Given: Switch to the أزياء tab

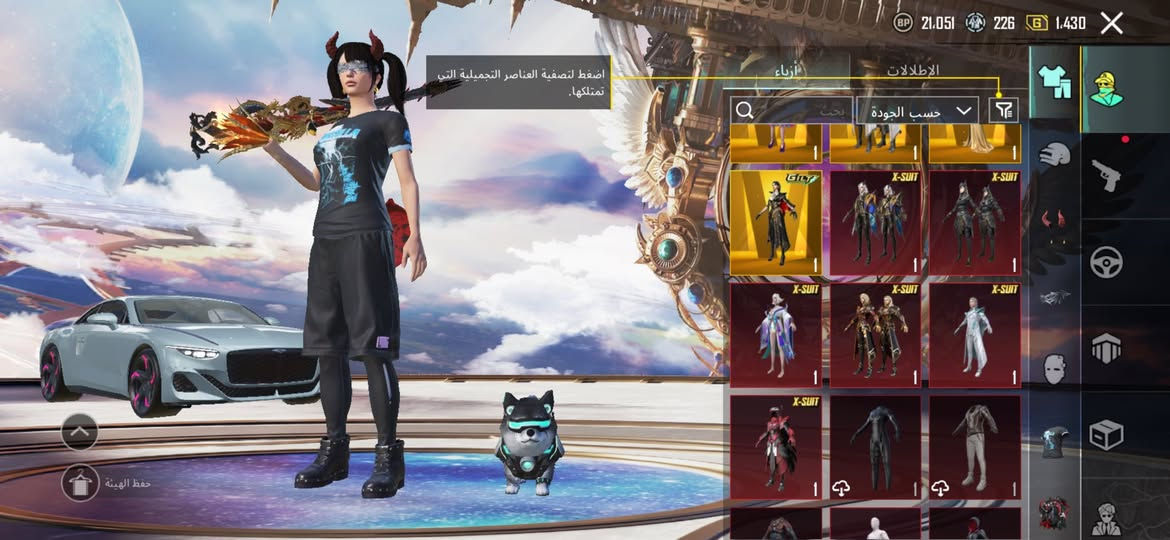Looking at the screenshot, I should [788, 71].
